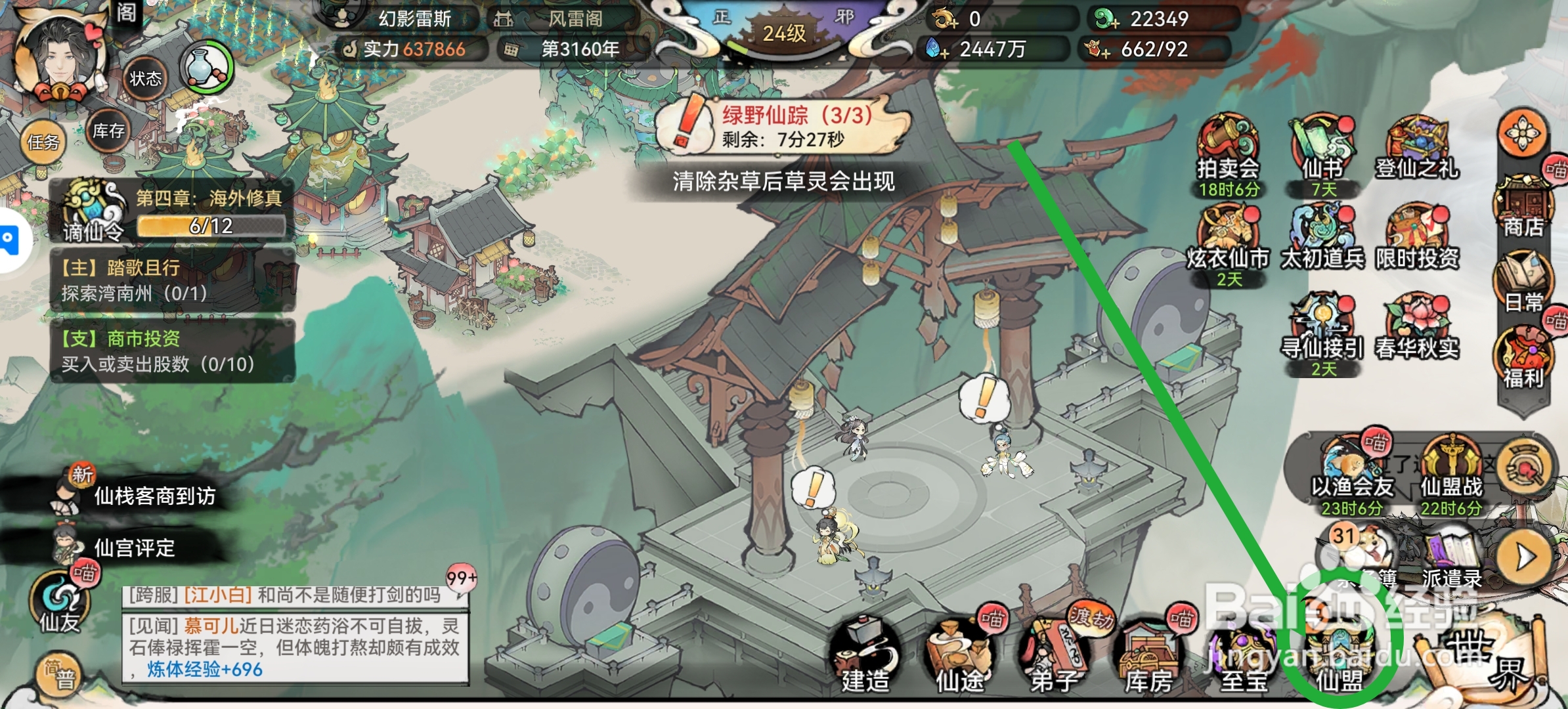This screenshot has height=709, width=1568.
Task: Switch to the 状态 status tab
Action: pyautogui.click(x=146, y=77)
